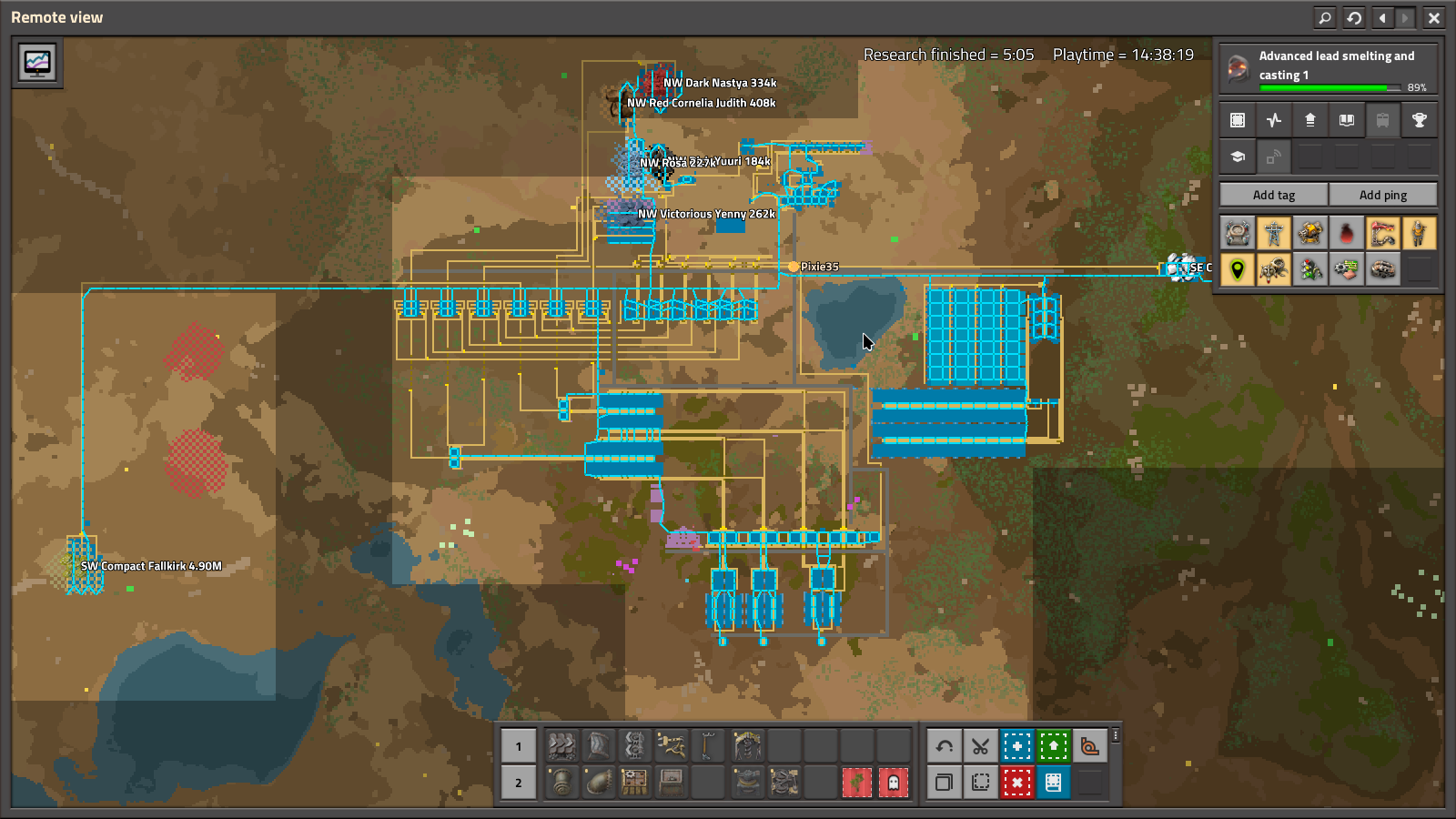Expand extra toolbar options via vertical ellipsis
The height and width of the screenshot is (819, 1456).
tap(1115, 735)
